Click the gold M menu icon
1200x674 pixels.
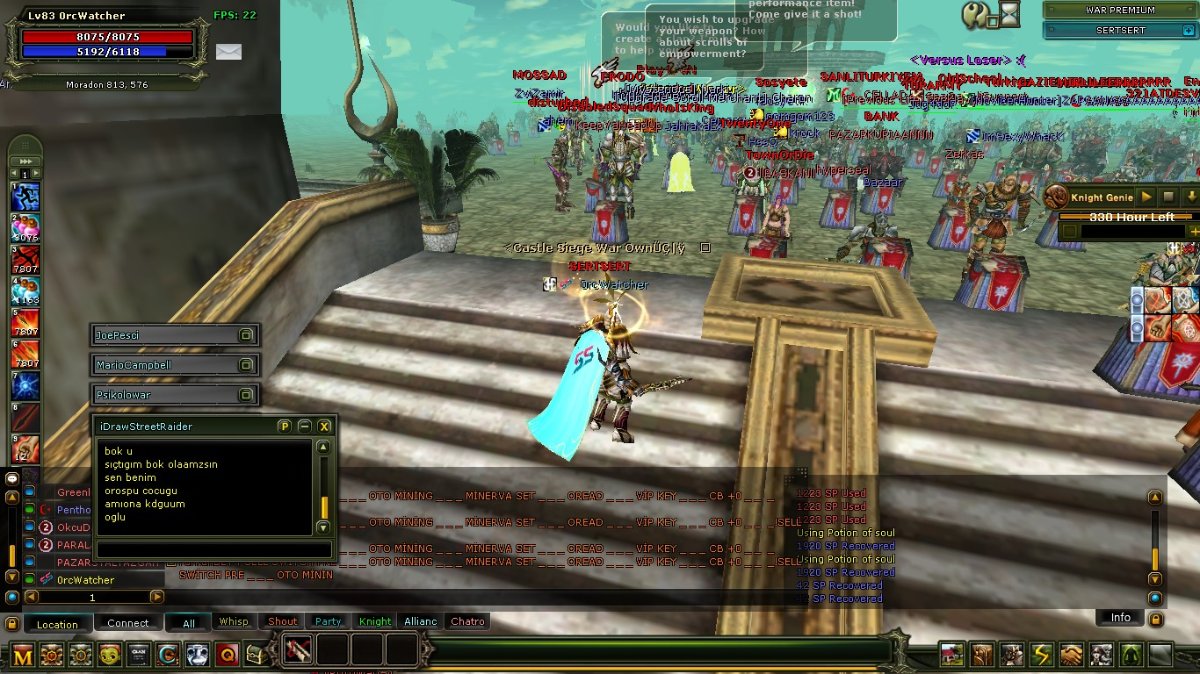click(x=23, y=655)
